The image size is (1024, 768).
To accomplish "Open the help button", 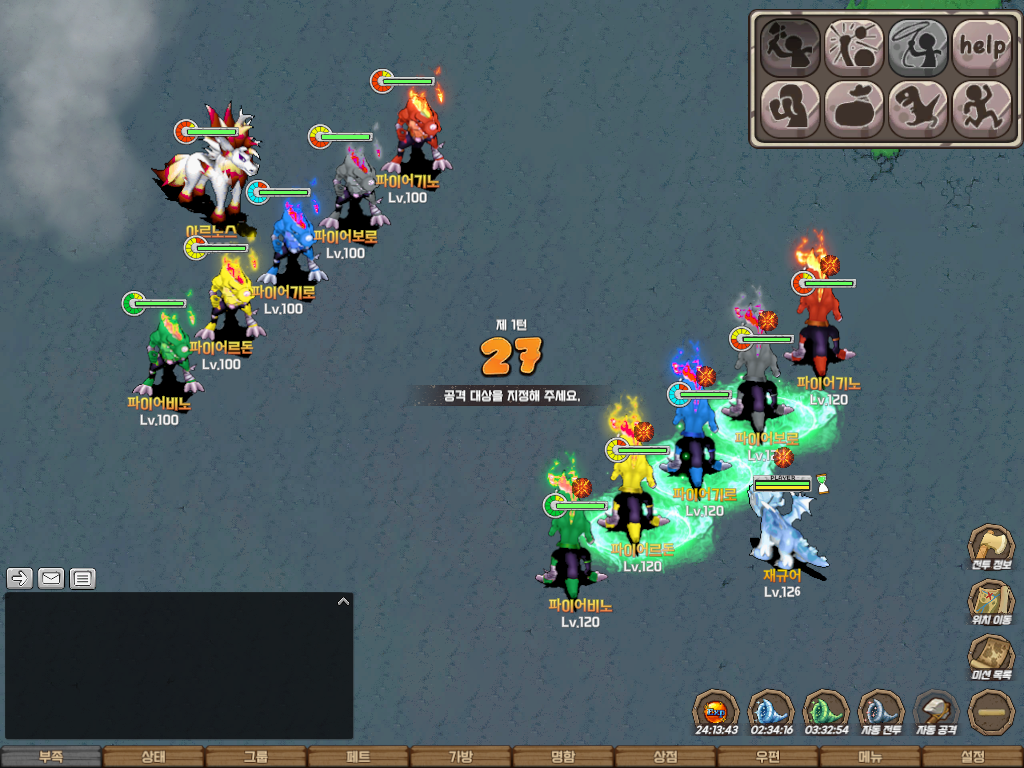I will pyautogui.click(x=981, y=46).
